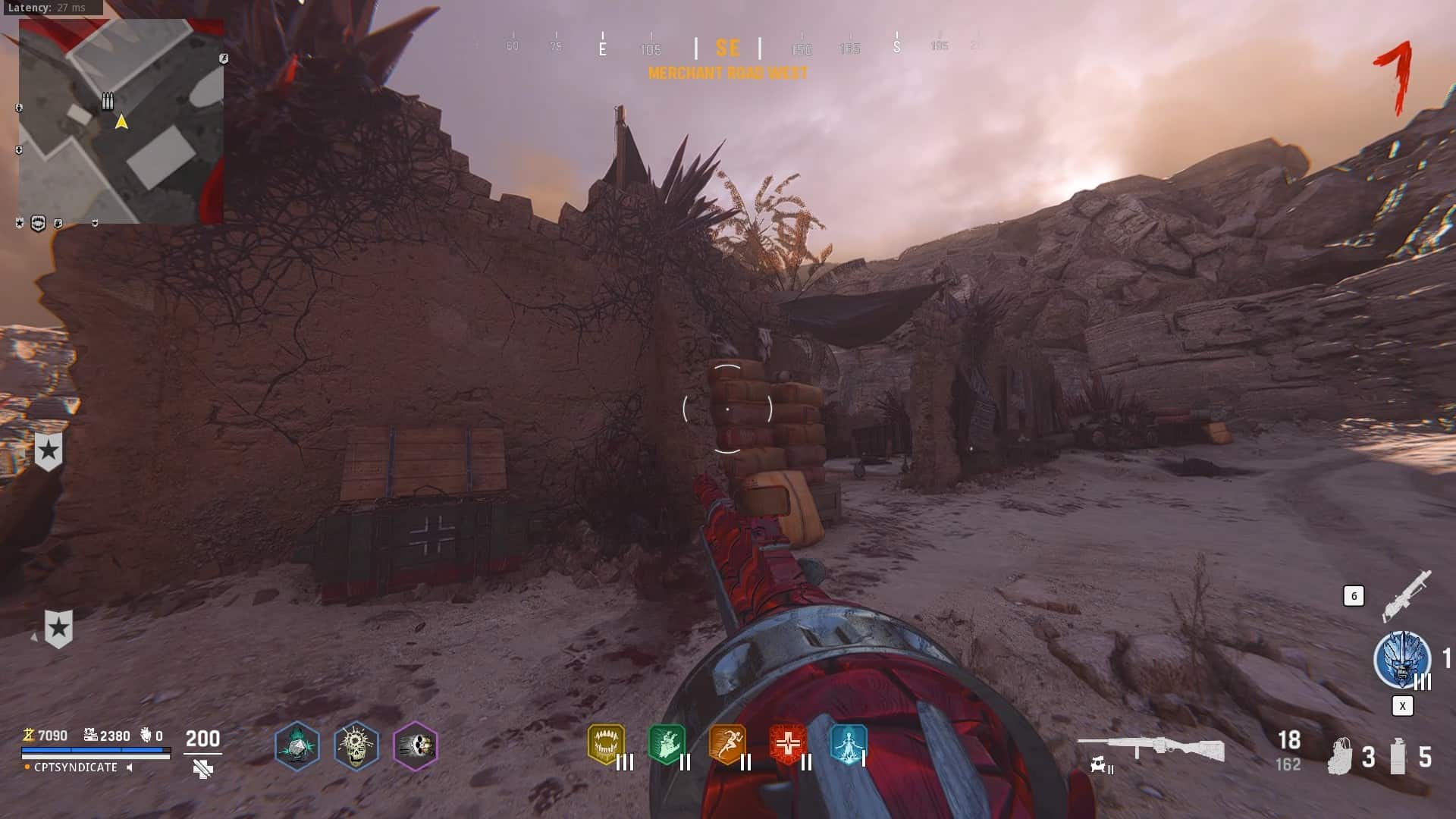This screenshot has width=1456, height=819.
Task: Activate the orange running-man speed perk
Action: (727, 744)
